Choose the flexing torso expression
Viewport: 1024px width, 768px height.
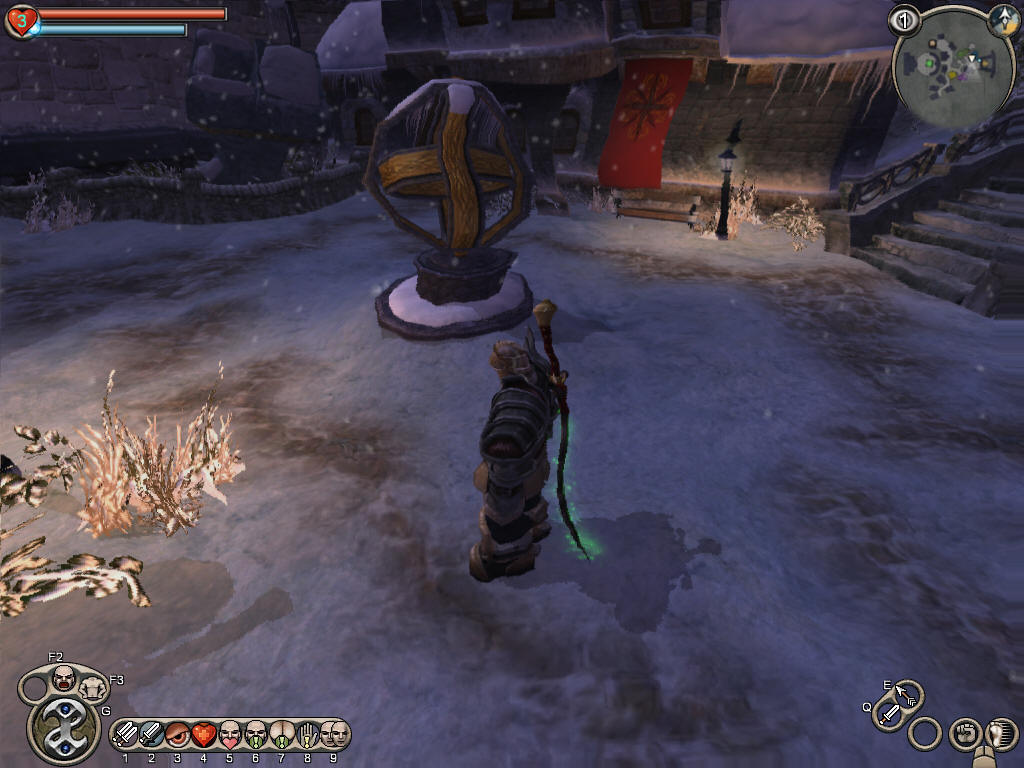tap(94, 687)
